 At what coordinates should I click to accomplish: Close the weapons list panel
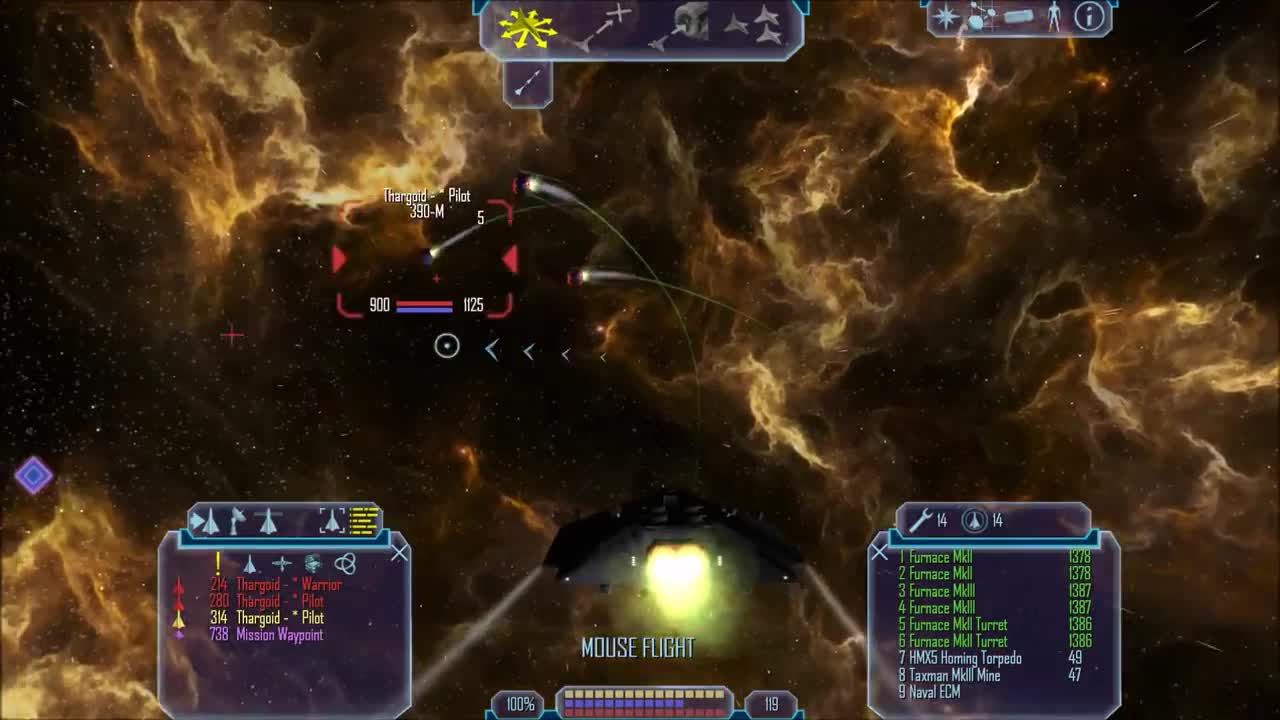pos(879,552)
